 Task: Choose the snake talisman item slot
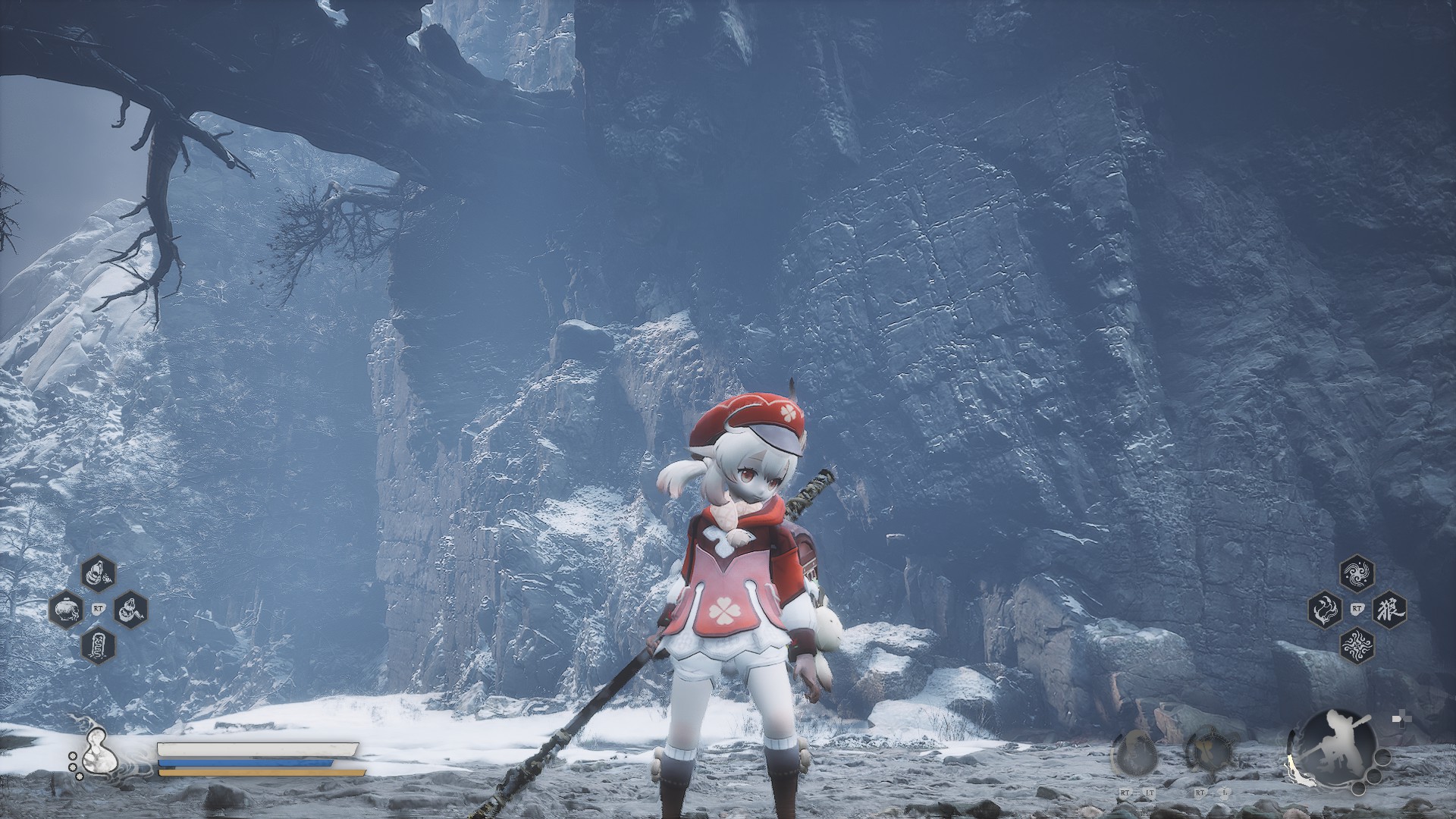pos(99,645)
